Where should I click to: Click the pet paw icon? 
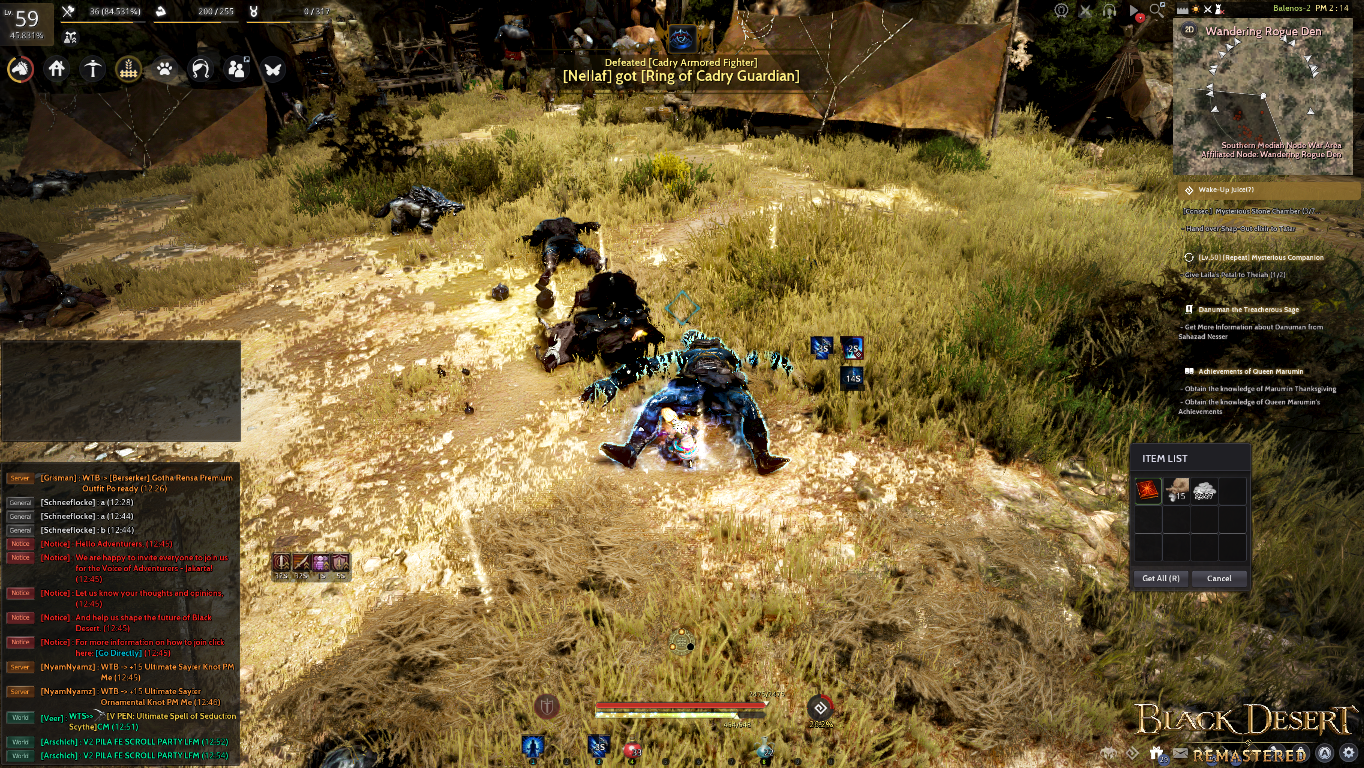click(x=165, y=70)
